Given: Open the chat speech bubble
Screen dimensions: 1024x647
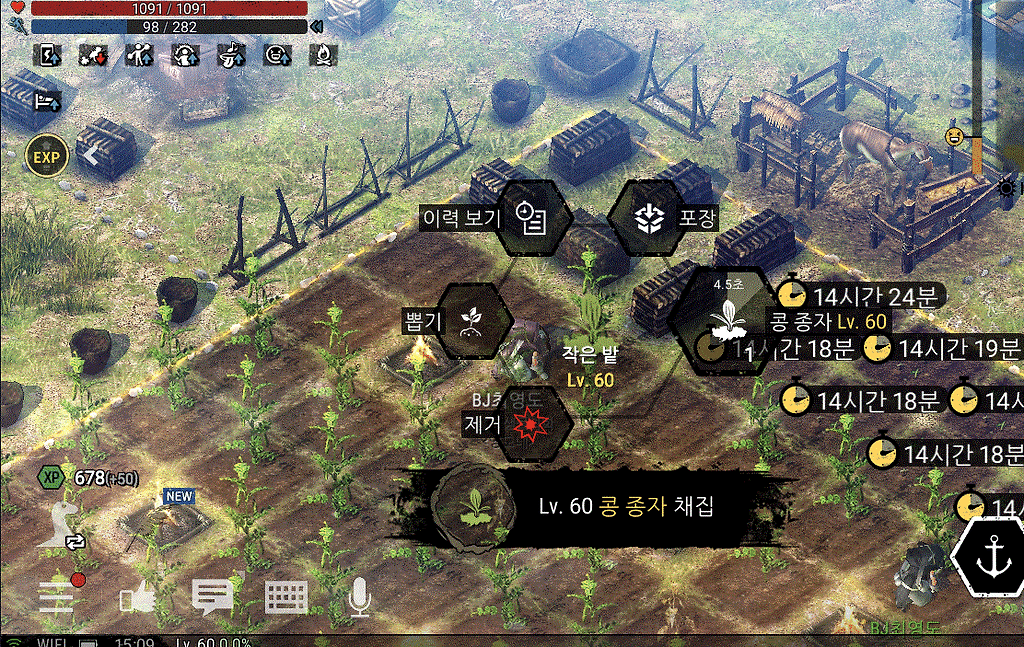Looking at the screenshot, I should click(212, 597).
